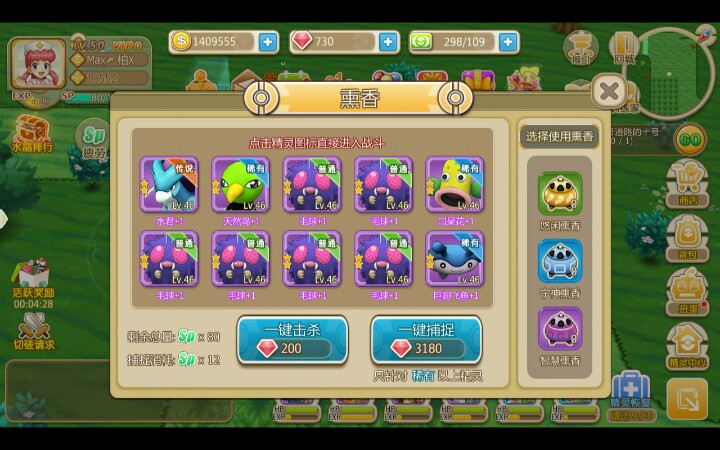
Task: Pick the blue flying fish sprite
Action: click(x=455, y=259)
